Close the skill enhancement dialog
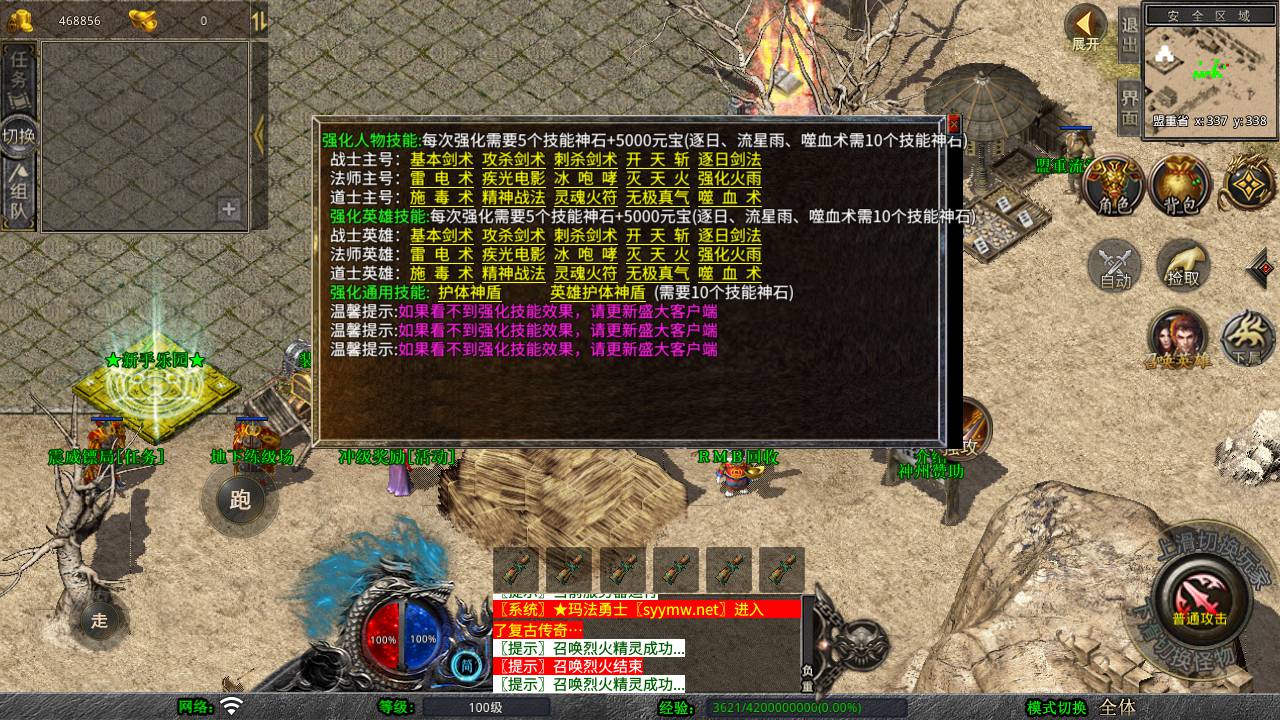The height and width of the screenshot is (720, 1280). point(953,124)
